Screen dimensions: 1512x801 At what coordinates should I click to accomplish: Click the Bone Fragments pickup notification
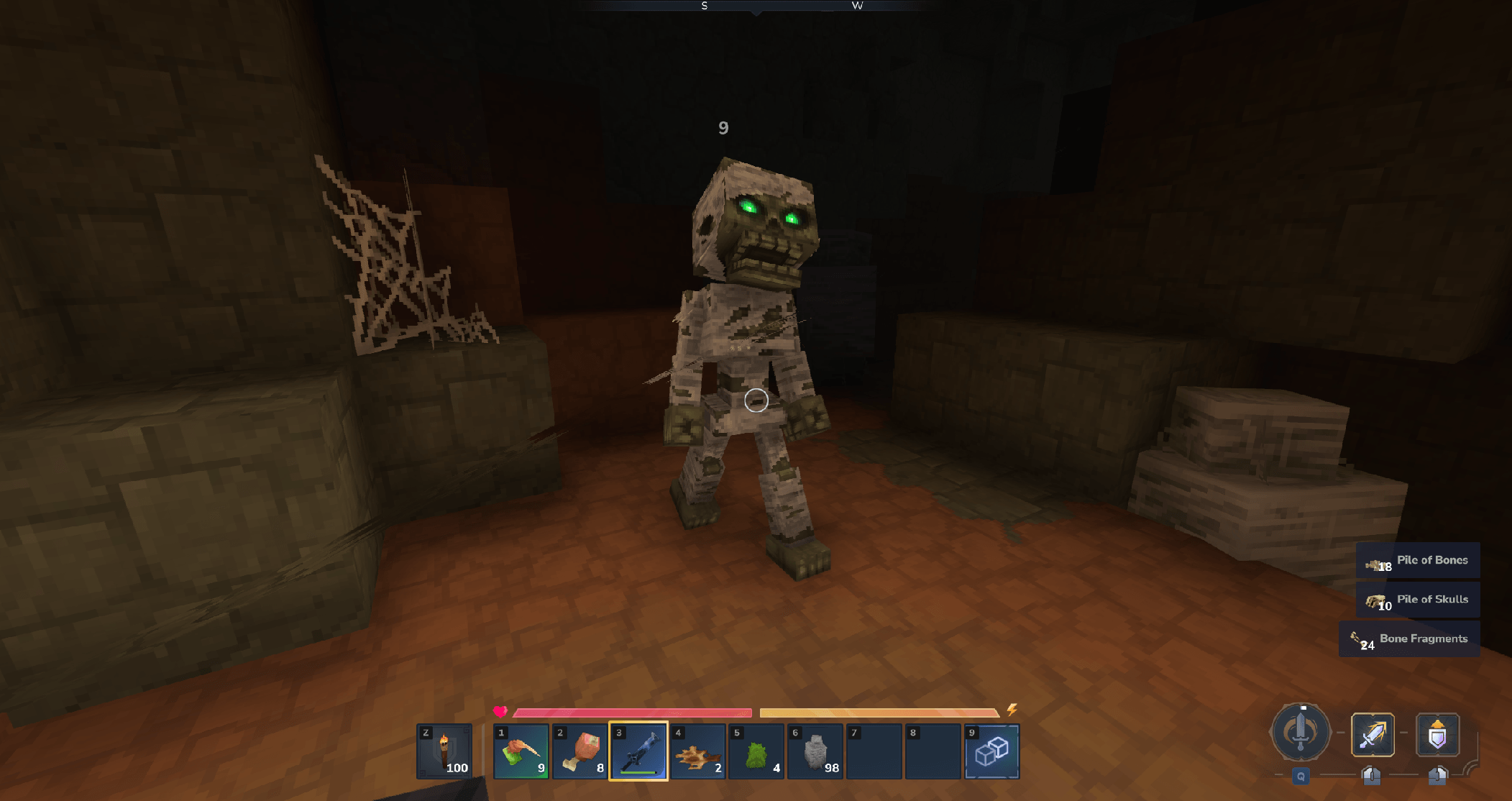pos(1409,639)
